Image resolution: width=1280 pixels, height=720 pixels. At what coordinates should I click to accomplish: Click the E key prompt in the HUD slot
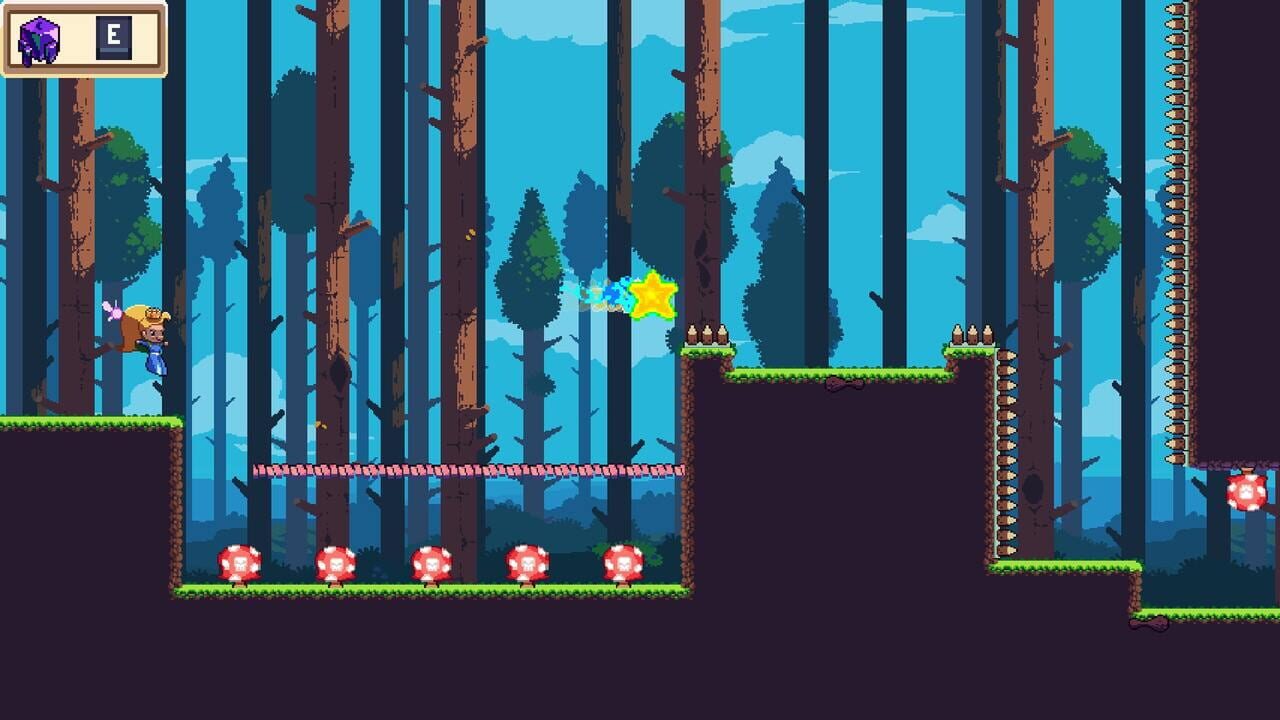(x=115, y=37)
